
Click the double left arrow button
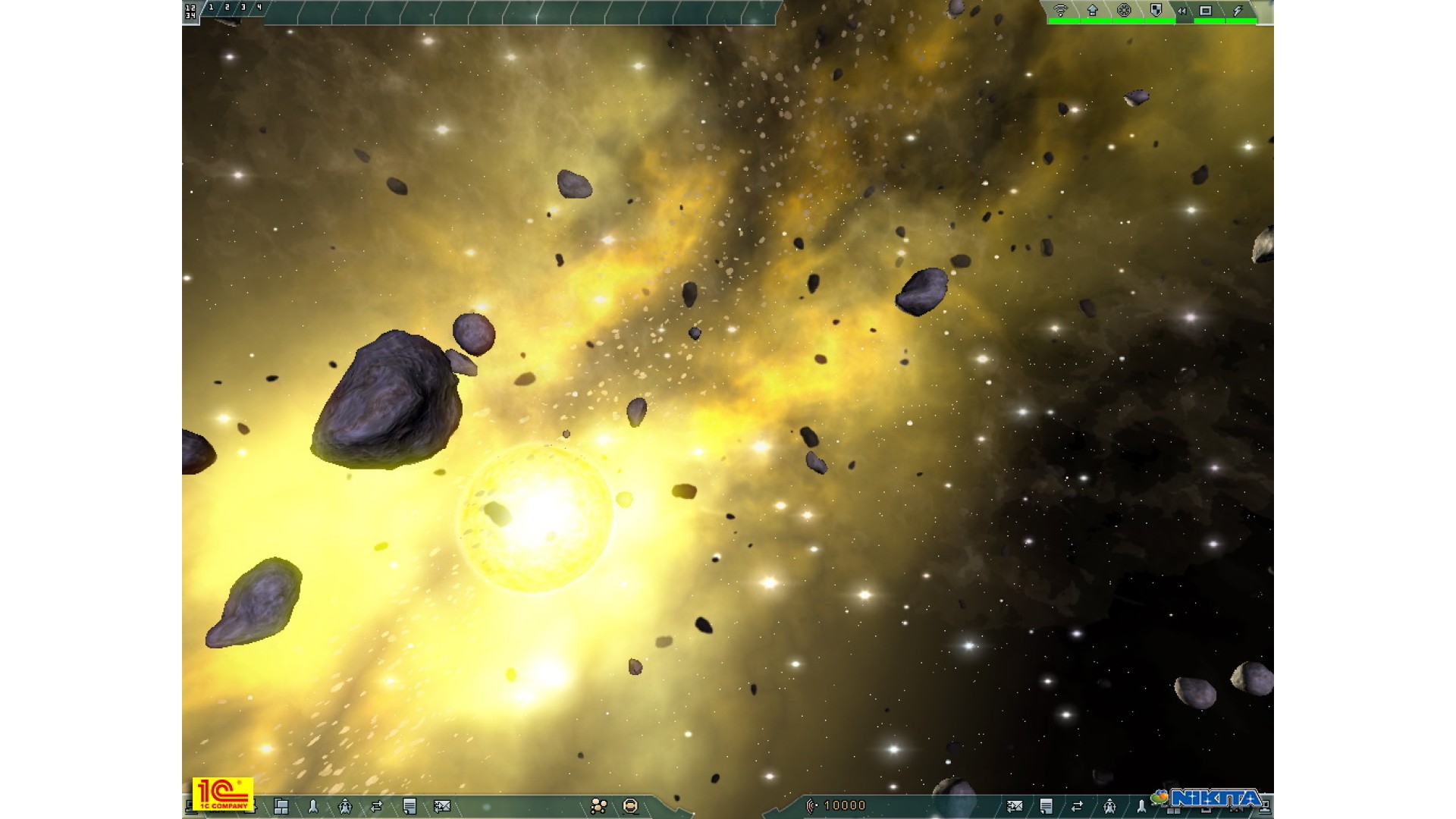coord(1181,11)
